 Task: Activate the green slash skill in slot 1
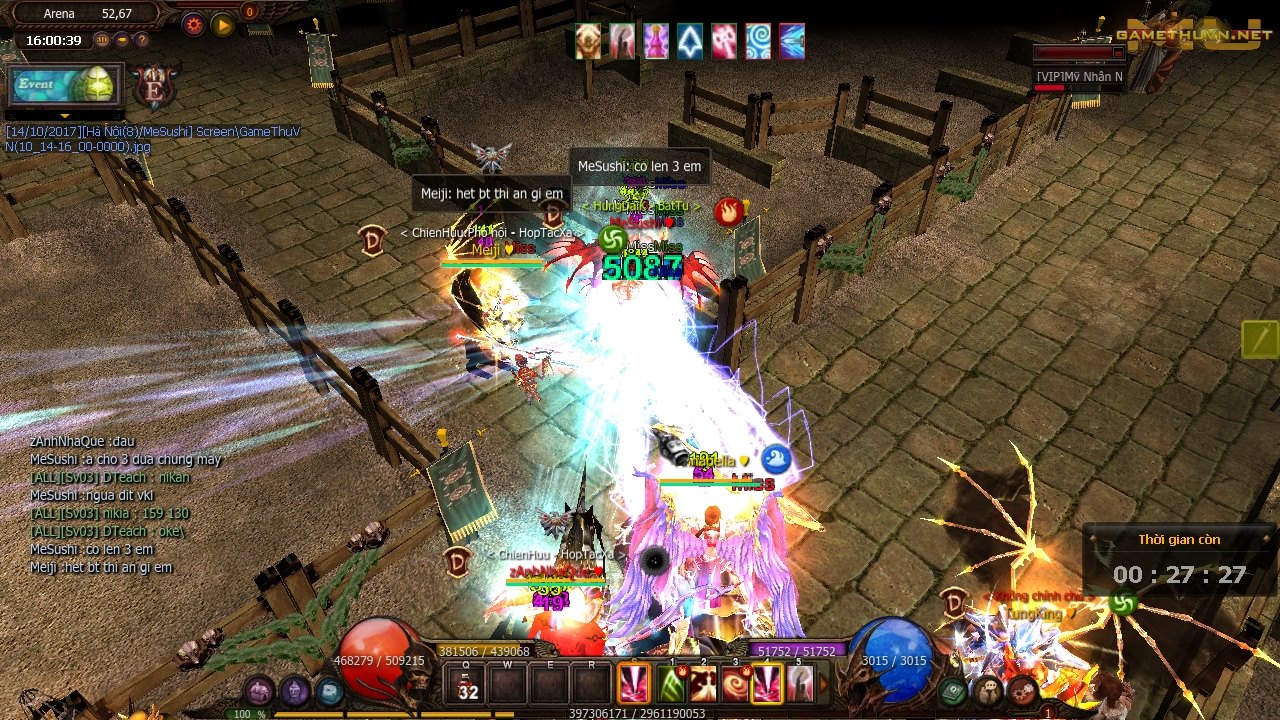(669, 684)
